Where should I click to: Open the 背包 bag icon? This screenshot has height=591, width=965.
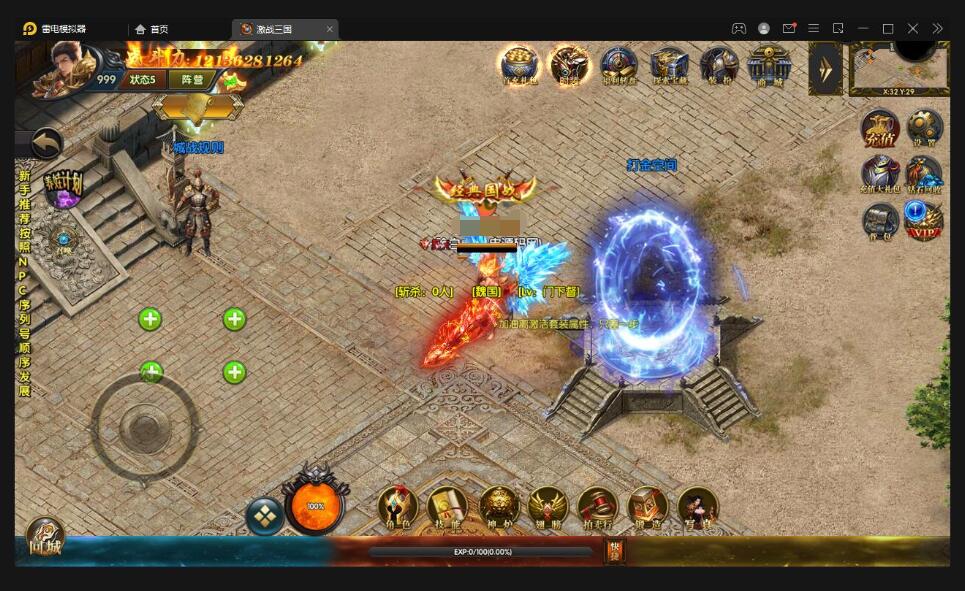click(x=880, y=220)
